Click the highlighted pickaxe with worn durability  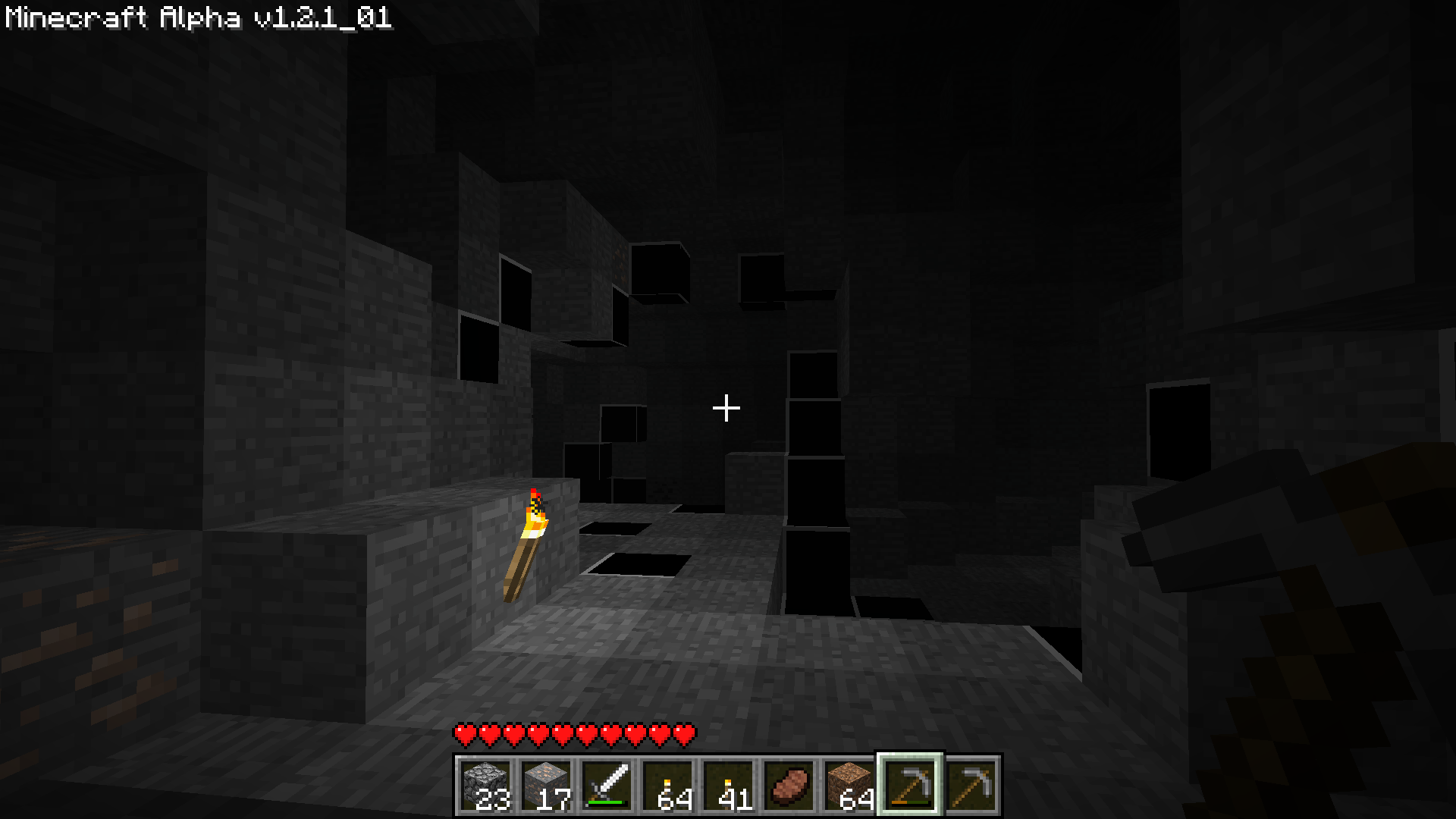coord(910,785)
